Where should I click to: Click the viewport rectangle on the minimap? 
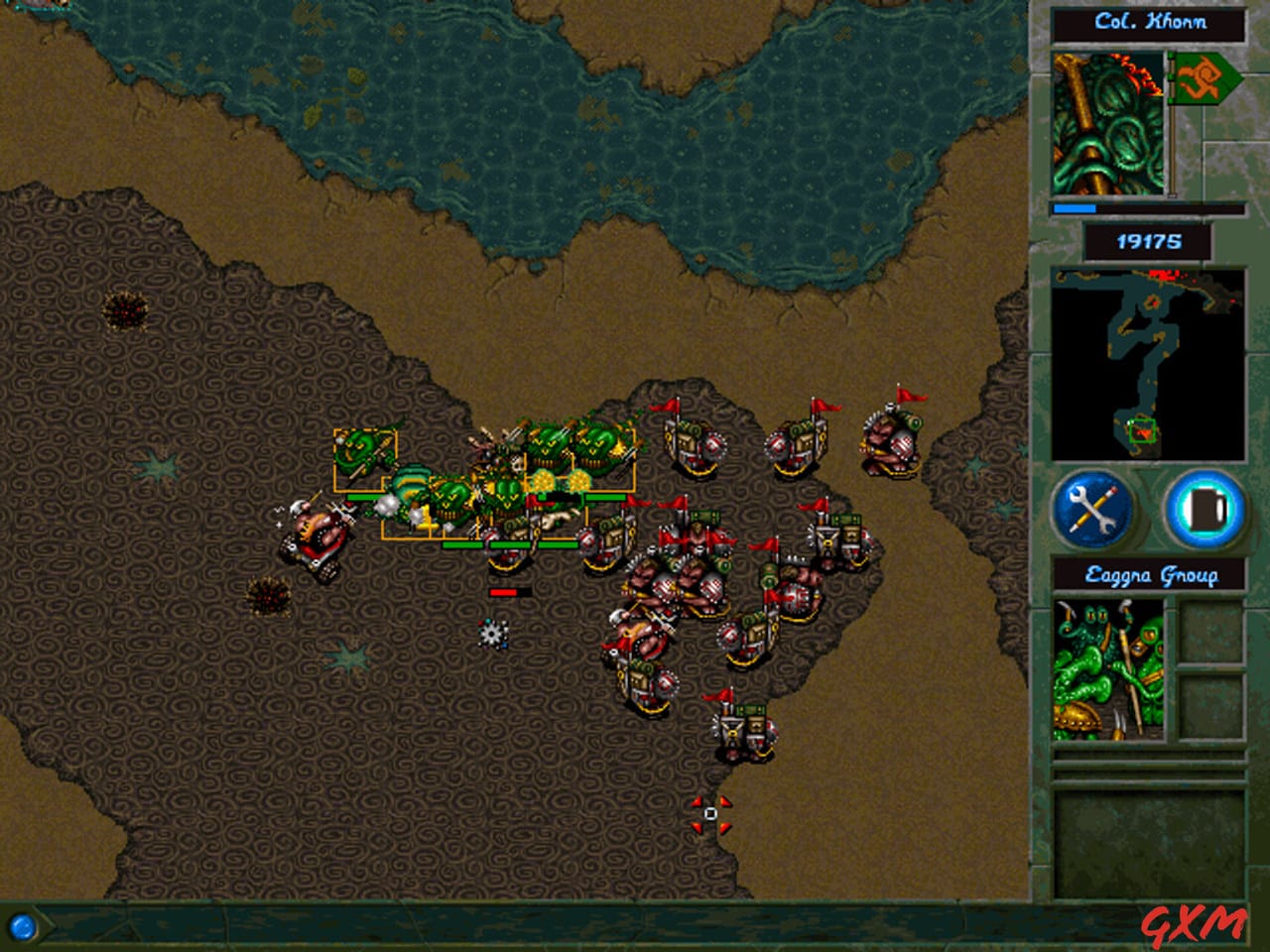point(1143,431)
